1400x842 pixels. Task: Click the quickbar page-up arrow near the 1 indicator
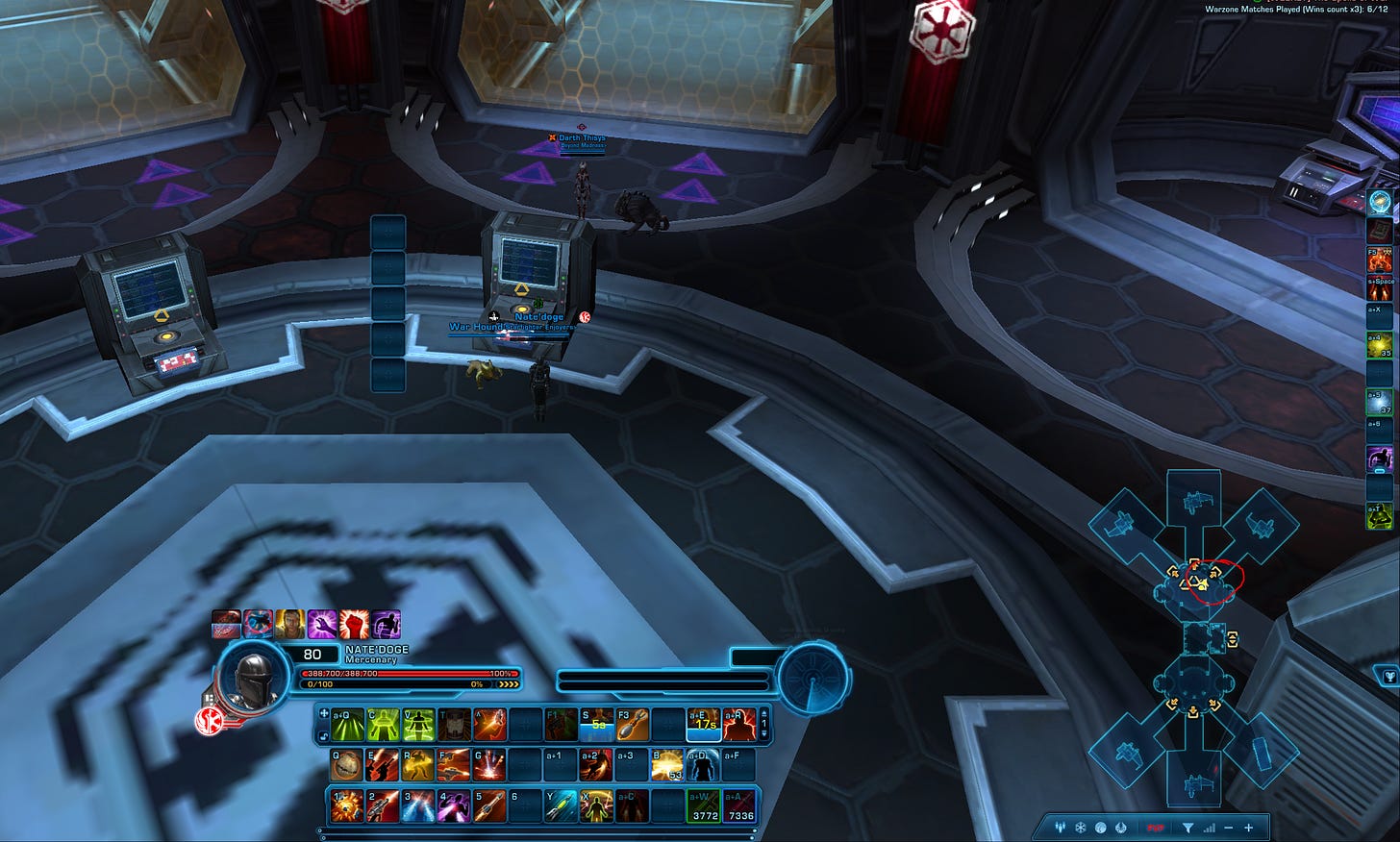pos(764,714)
